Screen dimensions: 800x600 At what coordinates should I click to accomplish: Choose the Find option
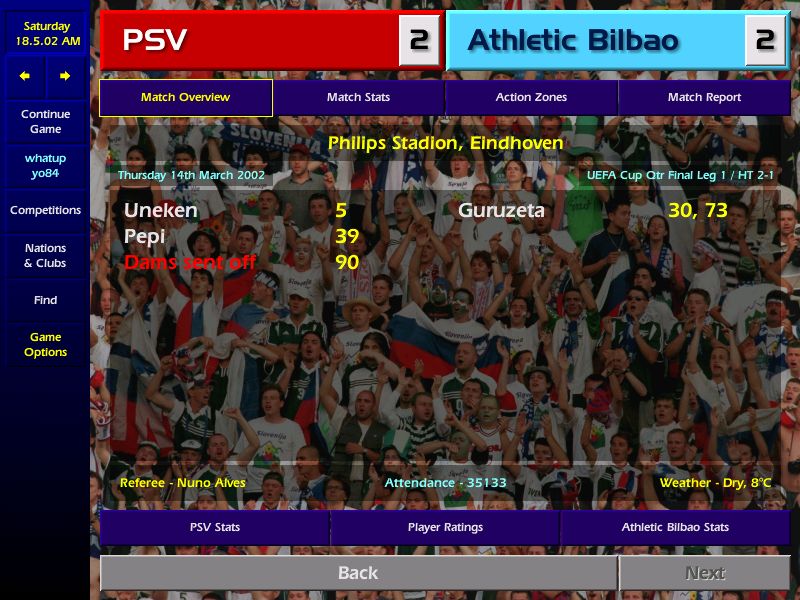pyautogui.click(x=45, y=300)
